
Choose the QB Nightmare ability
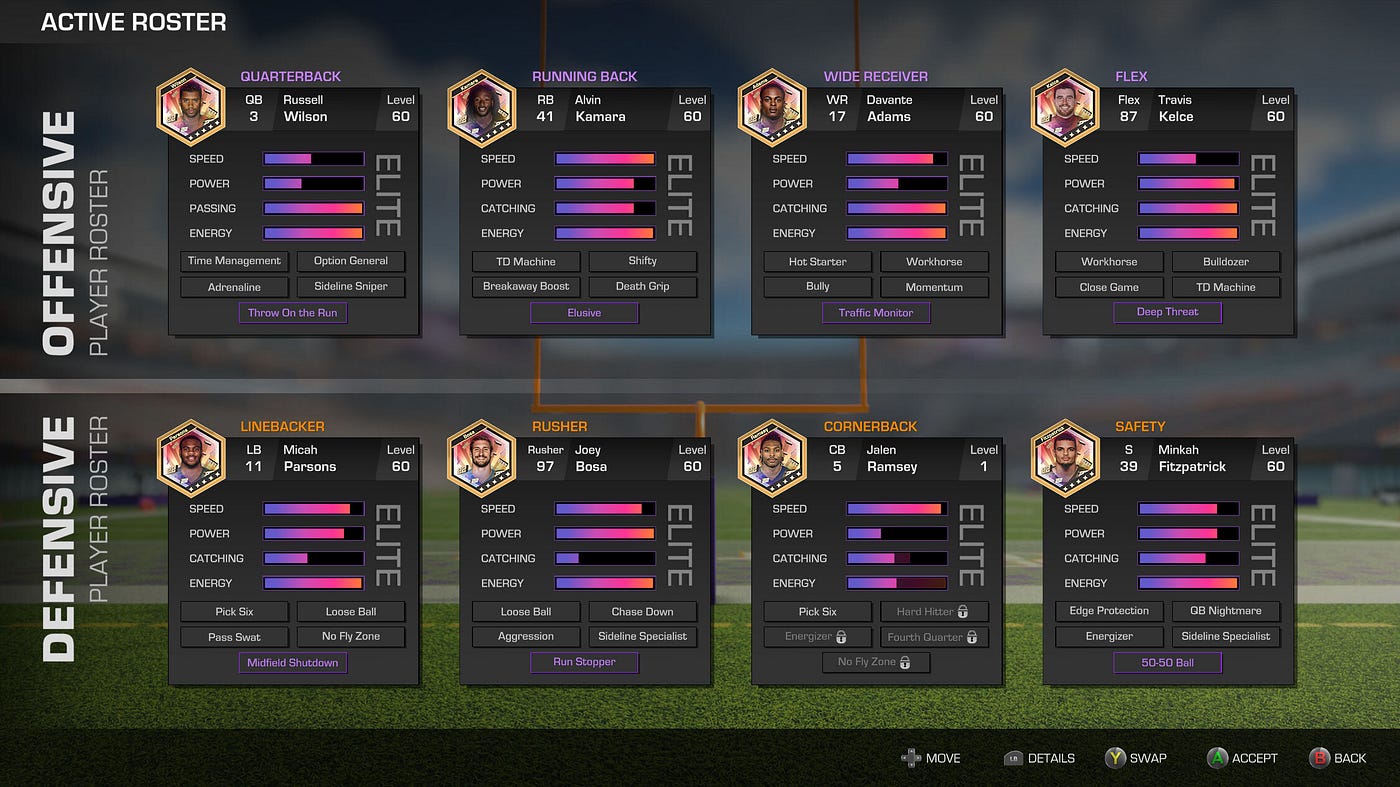[1226, 611]
